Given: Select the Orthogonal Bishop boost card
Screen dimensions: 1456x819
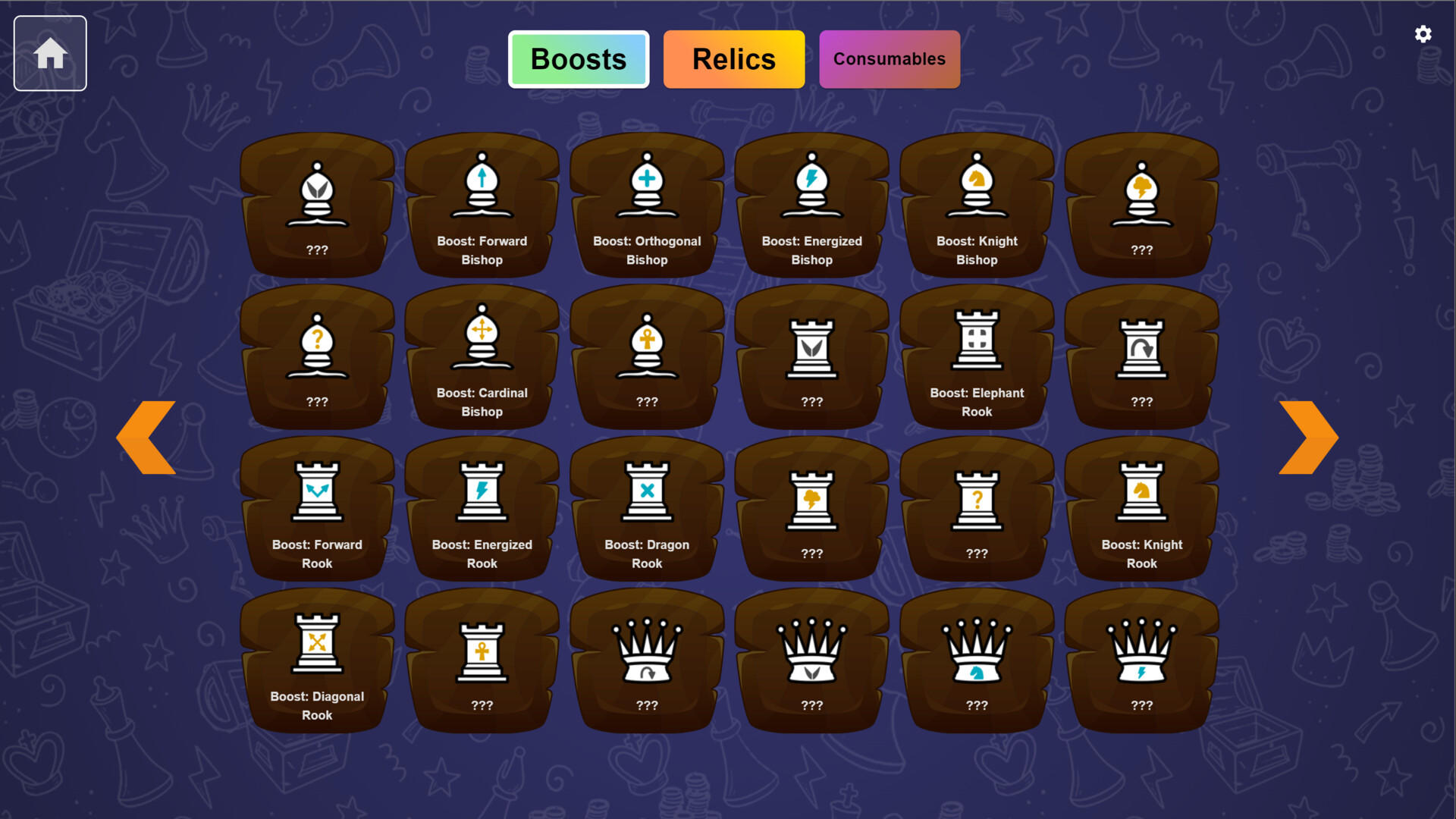Looking at the screenshot, I should [x=646, y=205].
